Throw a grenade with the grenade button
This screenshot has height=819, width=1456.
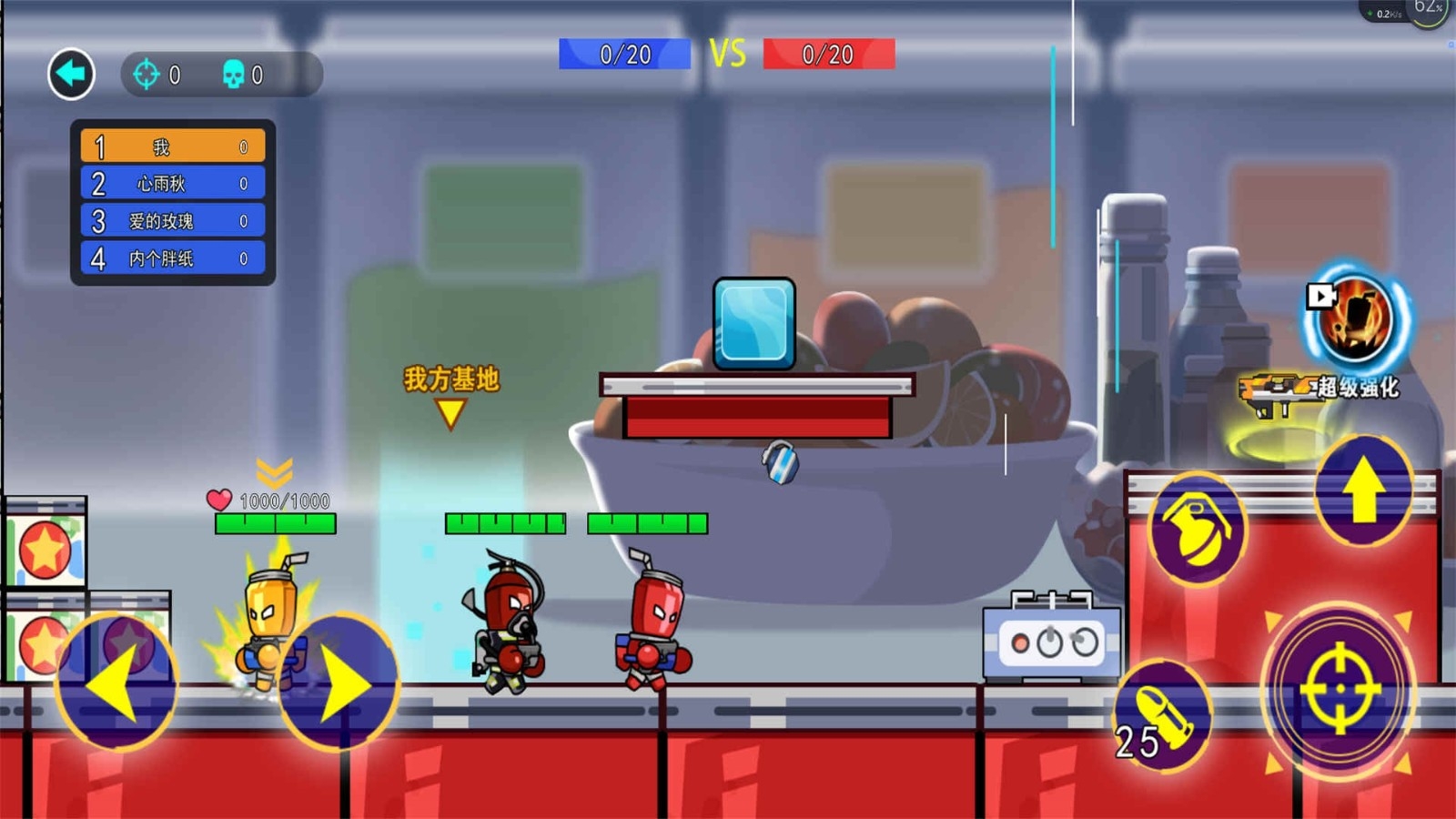pyautogui.click(x=1197, y=528)
